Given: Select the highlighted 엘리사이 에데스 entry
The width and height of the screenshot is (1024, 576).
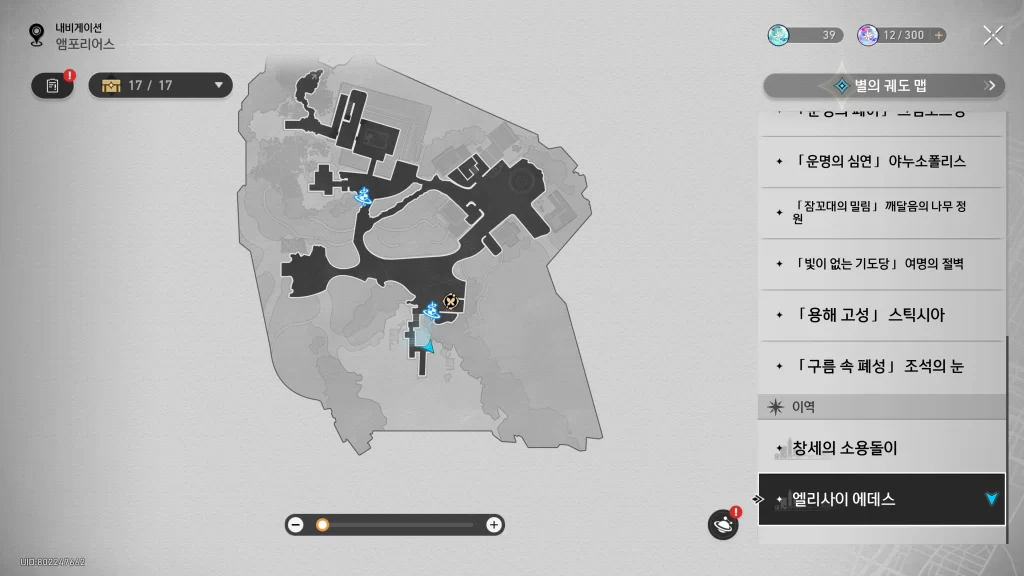Looking at the screenshot, I should [880, 499].
